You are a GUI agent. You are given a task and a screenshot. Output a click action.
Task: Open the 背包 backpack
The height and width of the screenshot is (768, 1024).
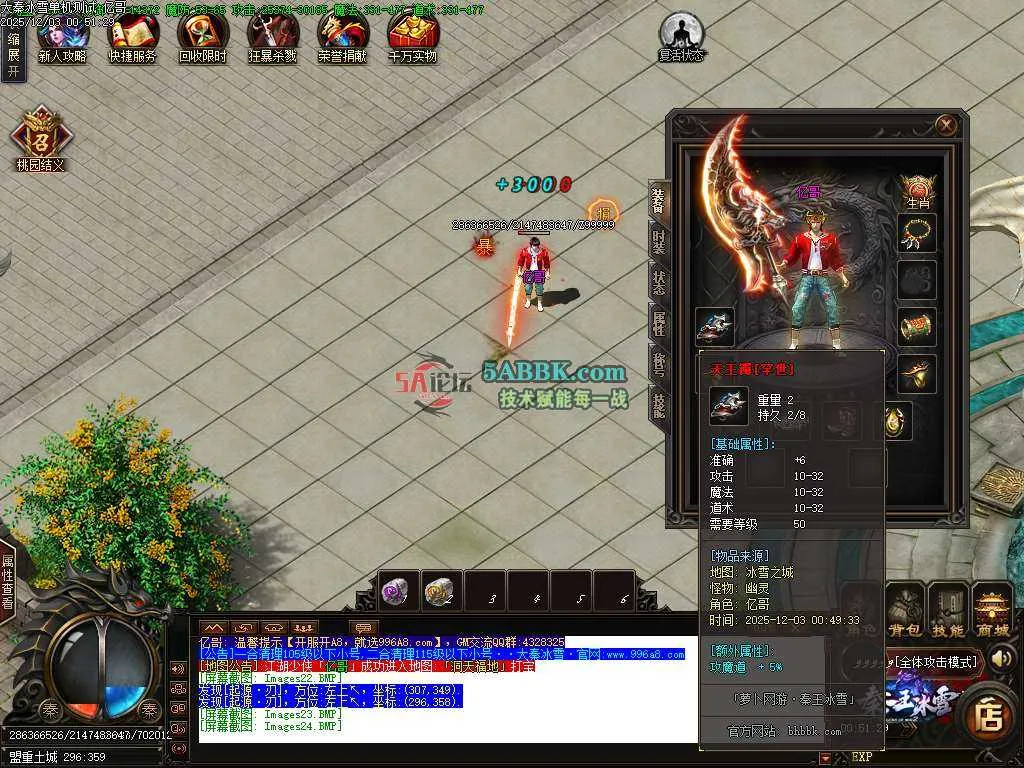905,611
